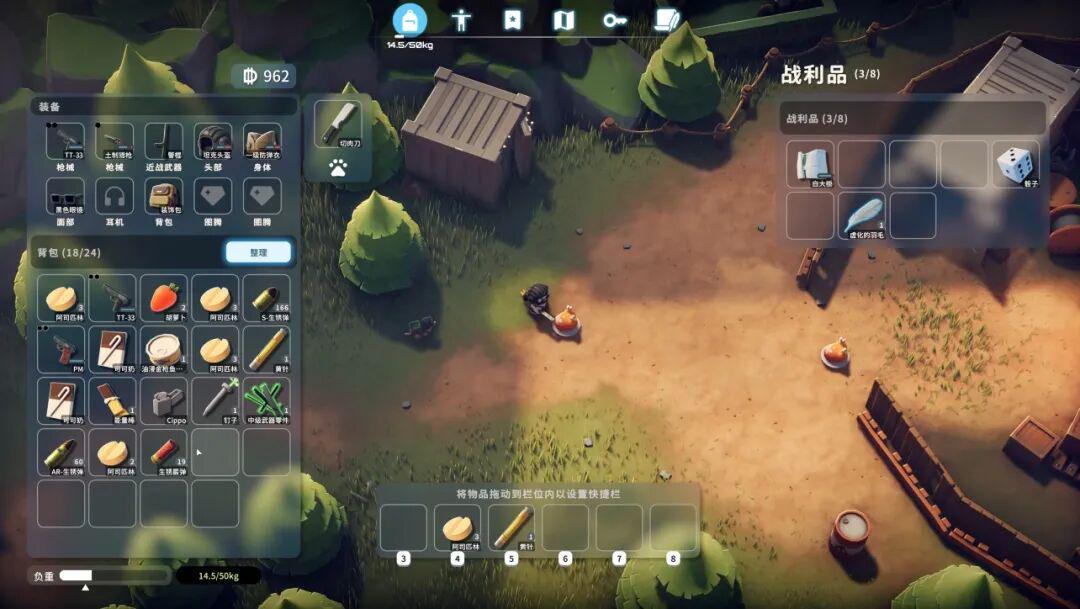Screen dimensions: 1080x609
Task: Select the carrot (胡萝卜) in the backpack
Action: point(164,298)
